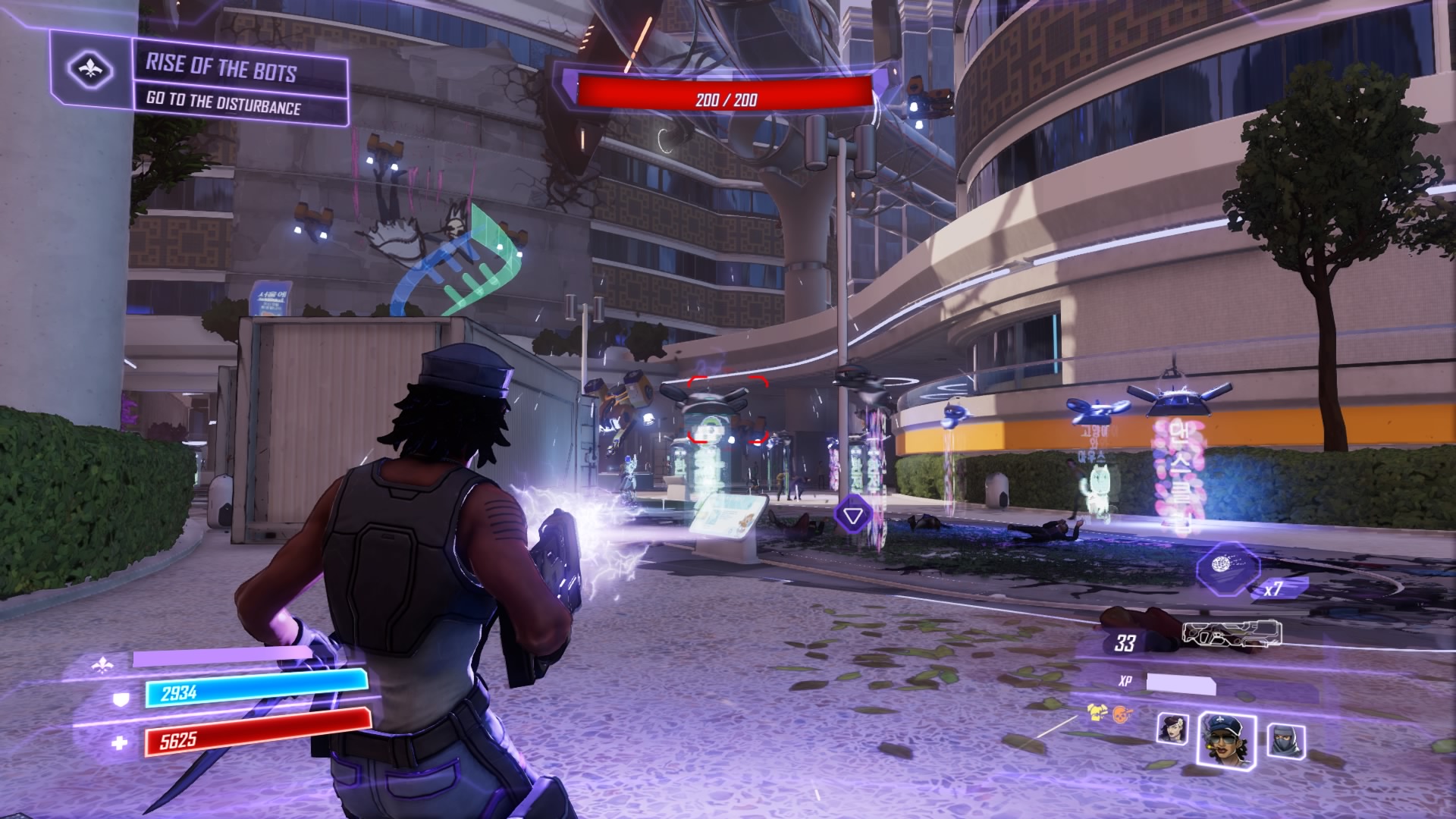Click the yellow armor status icon
The width and height of the screenshot is (1456, 819).
(1095, 711)
